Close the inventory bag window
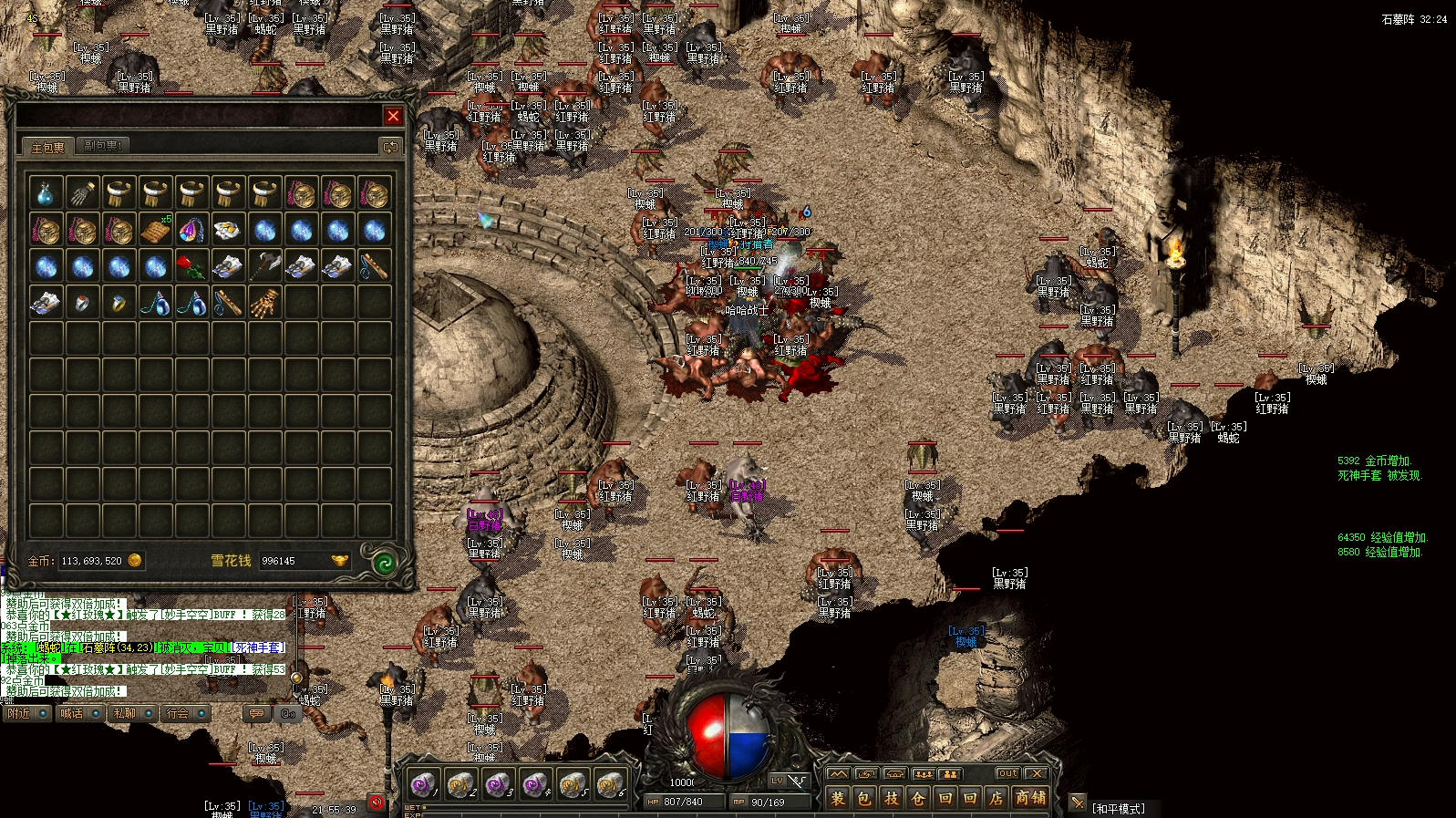Viewport: 1456px width, 818px height. pyautogui.click(x=393, y=116)
